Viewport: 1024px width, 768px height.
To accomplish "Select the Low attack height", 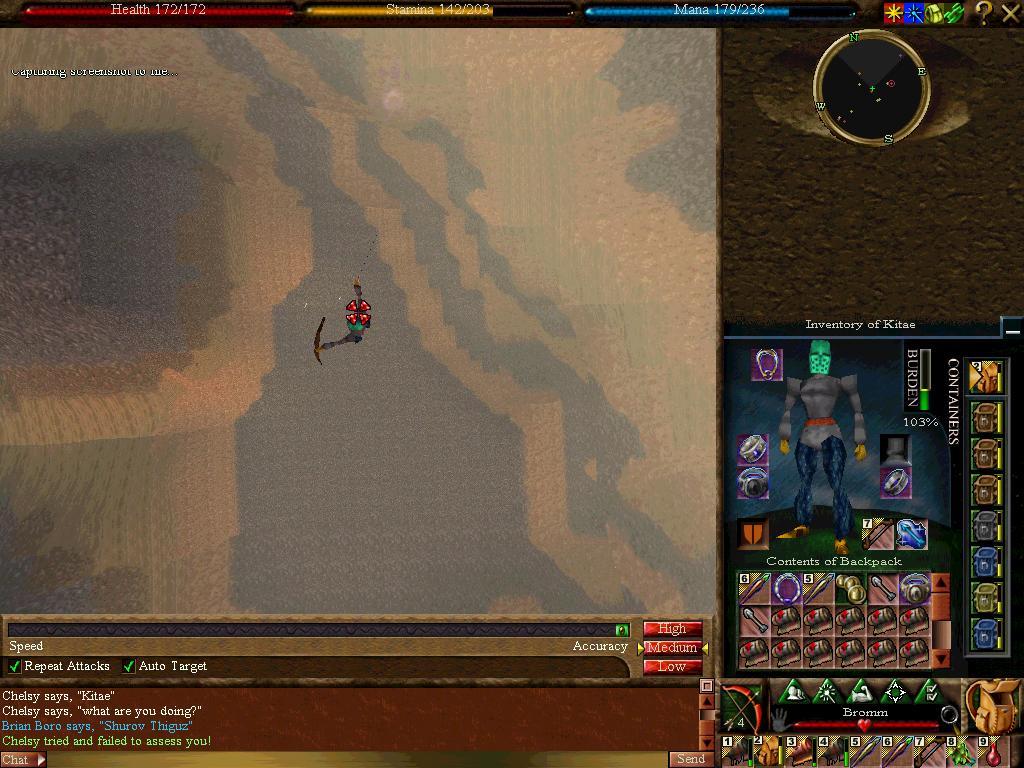I will pyautogui.click(x=672, y=667).
